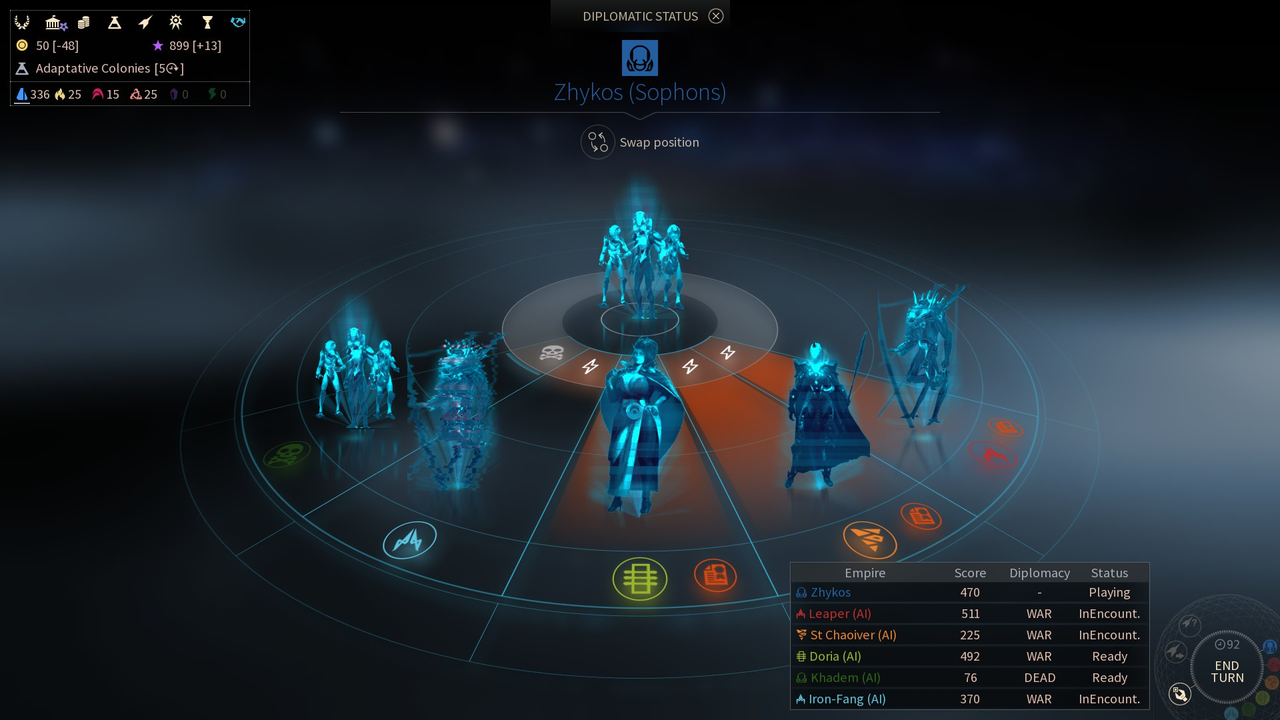Open the spaceship military screen
This screenshot has width=1280, height=720.
coord(145,22)
